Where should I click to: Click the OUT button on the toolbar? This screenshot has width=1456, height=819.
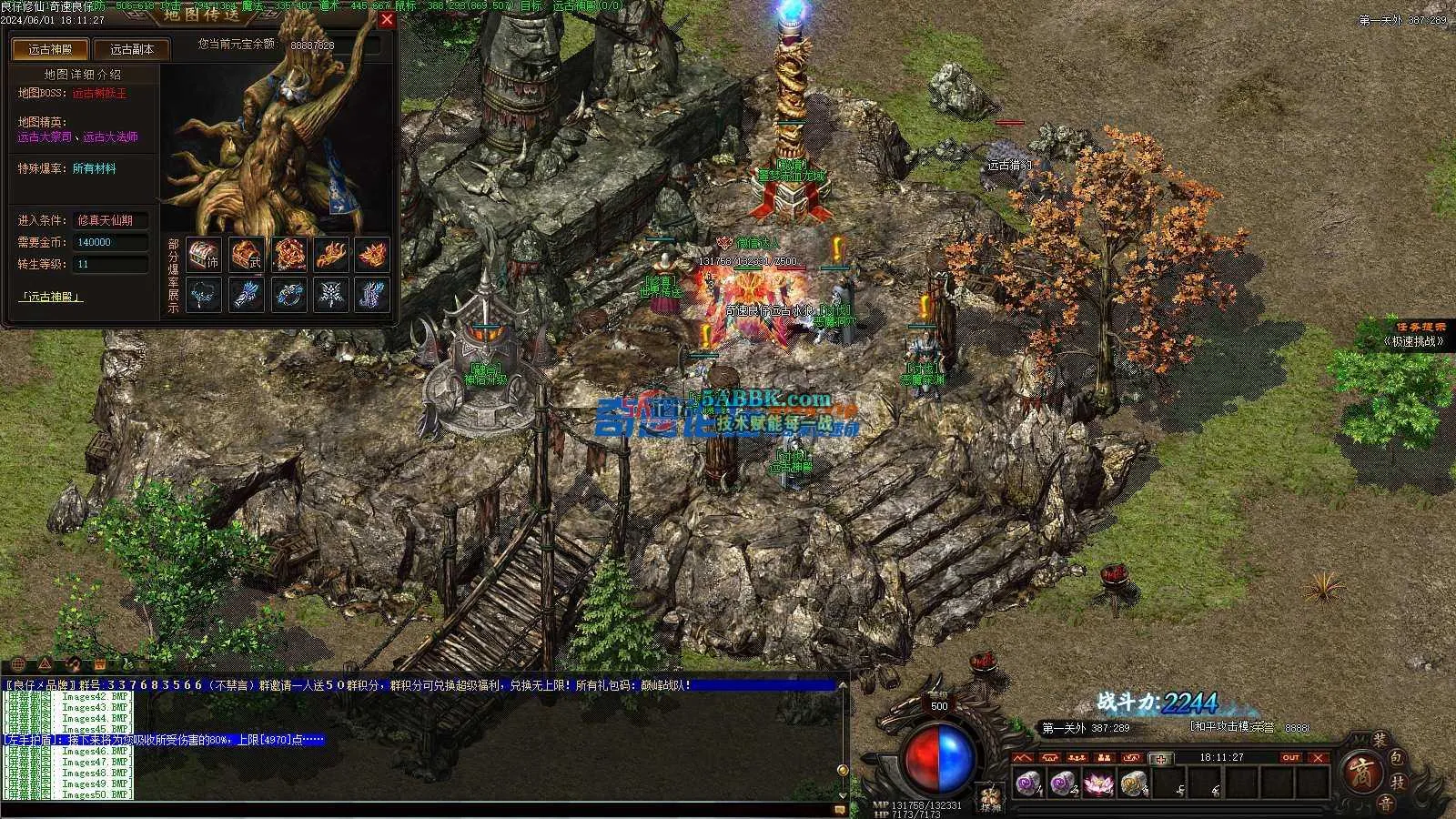[x=1290, y=758]
